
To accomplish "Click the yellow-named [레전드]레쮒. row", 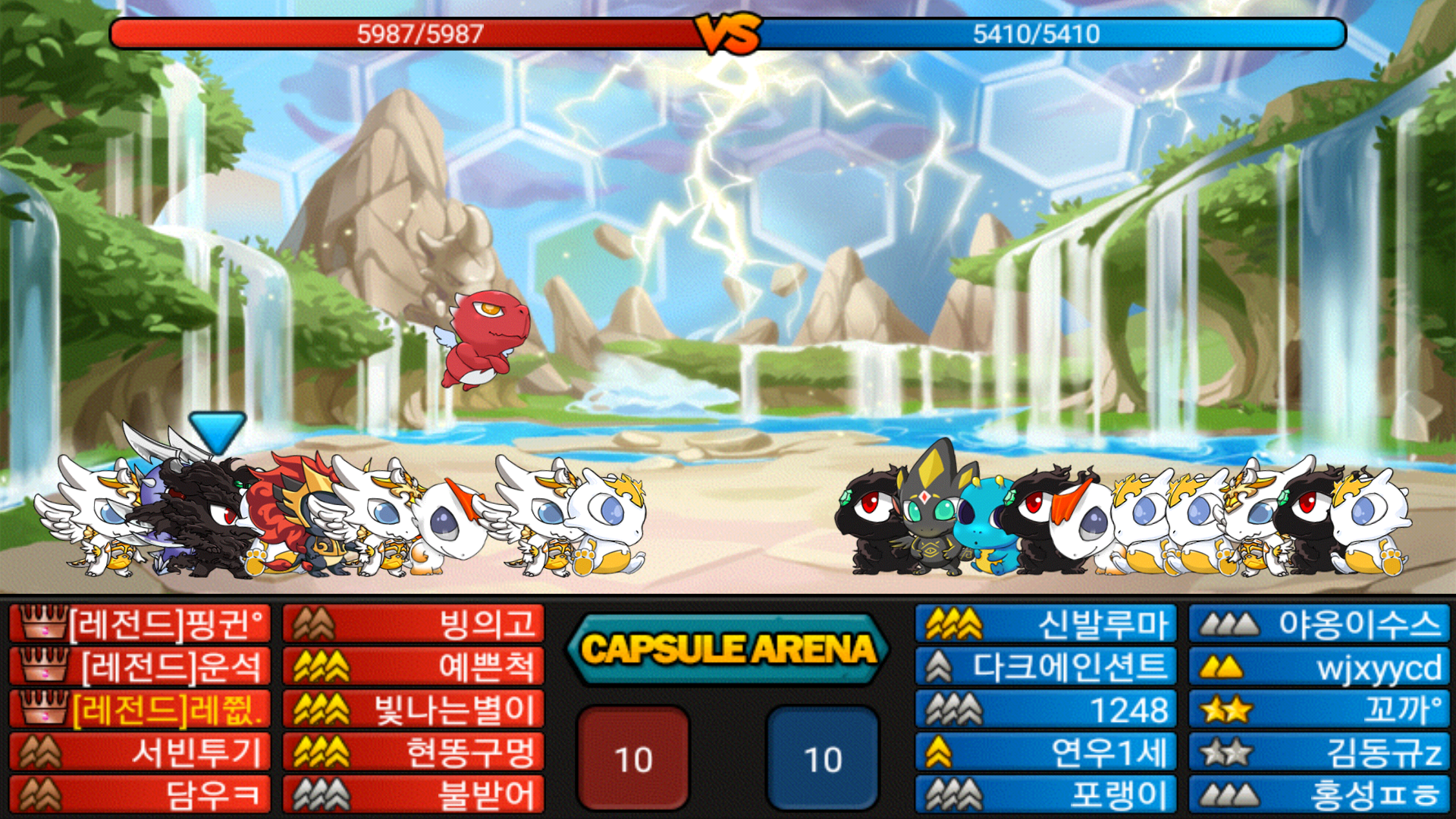I will pyautogui.click(x=140, y=710).
